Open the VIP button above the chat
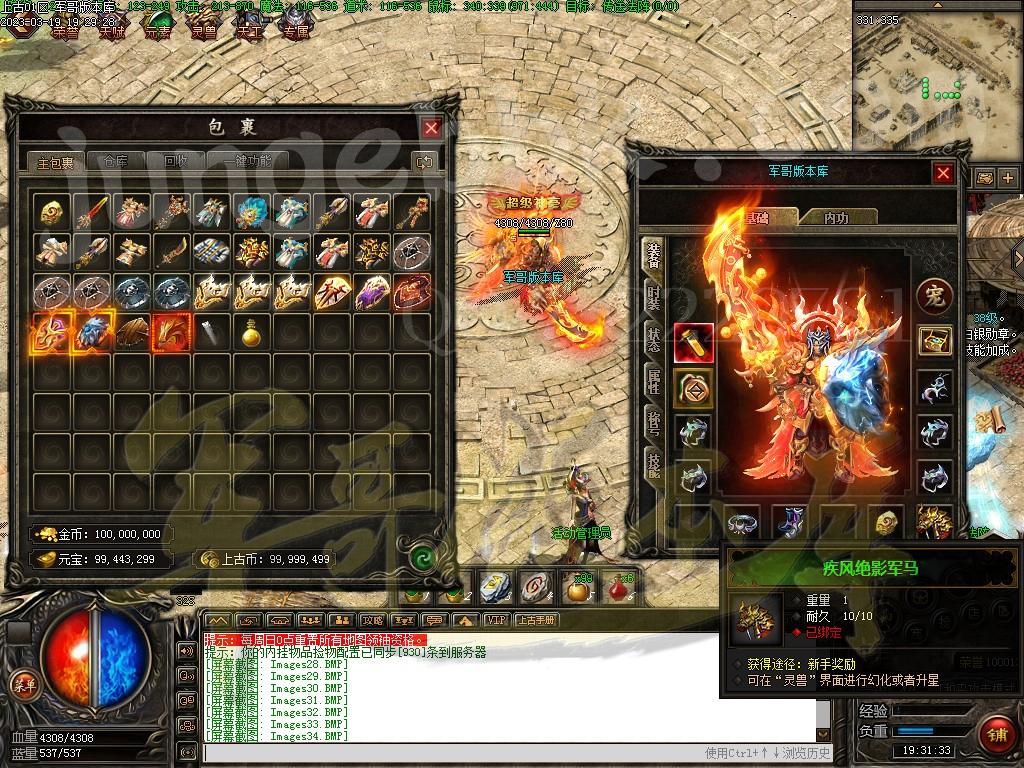1024x768 pixels. (x=495, y=620)
